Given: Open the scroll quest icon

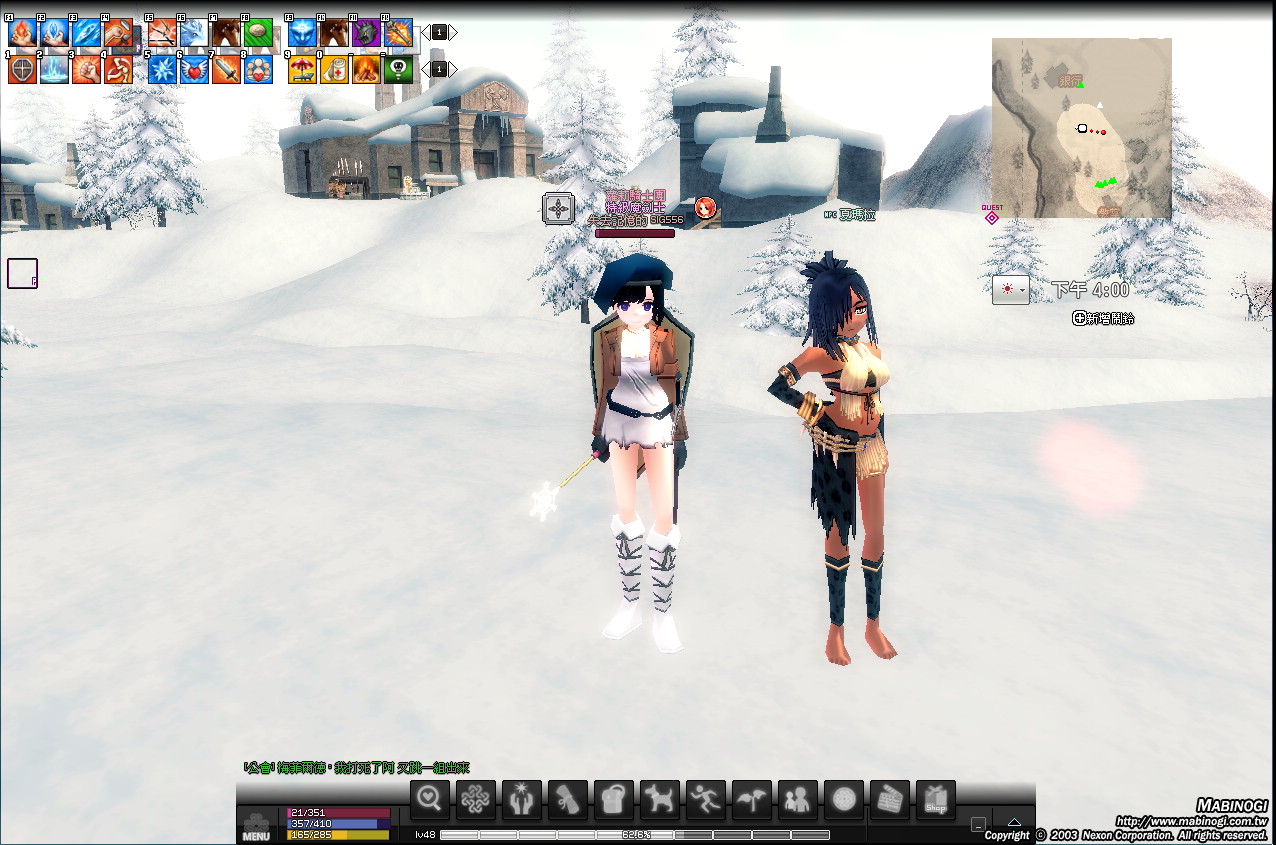Looking at the screenshot, I should pyautogui.click(x=567, y=799).
